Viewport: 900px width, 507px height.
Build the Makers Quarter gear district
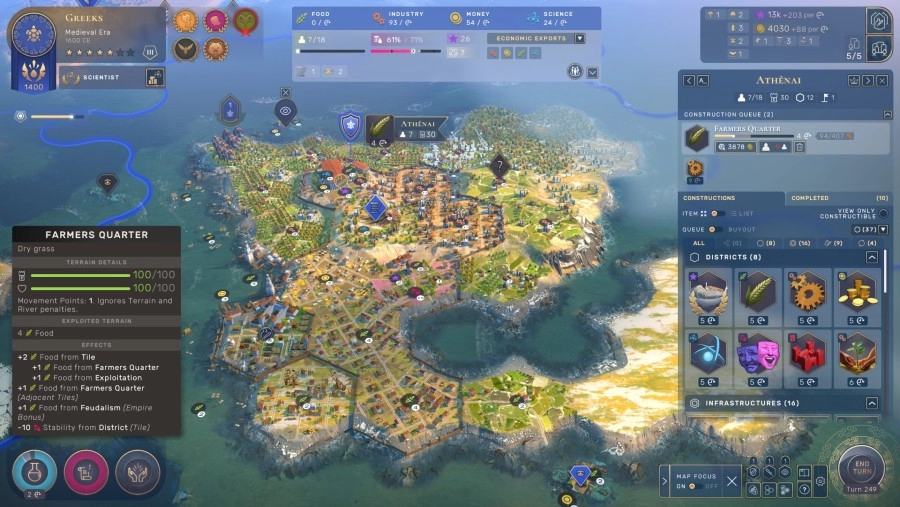point(807,293)
